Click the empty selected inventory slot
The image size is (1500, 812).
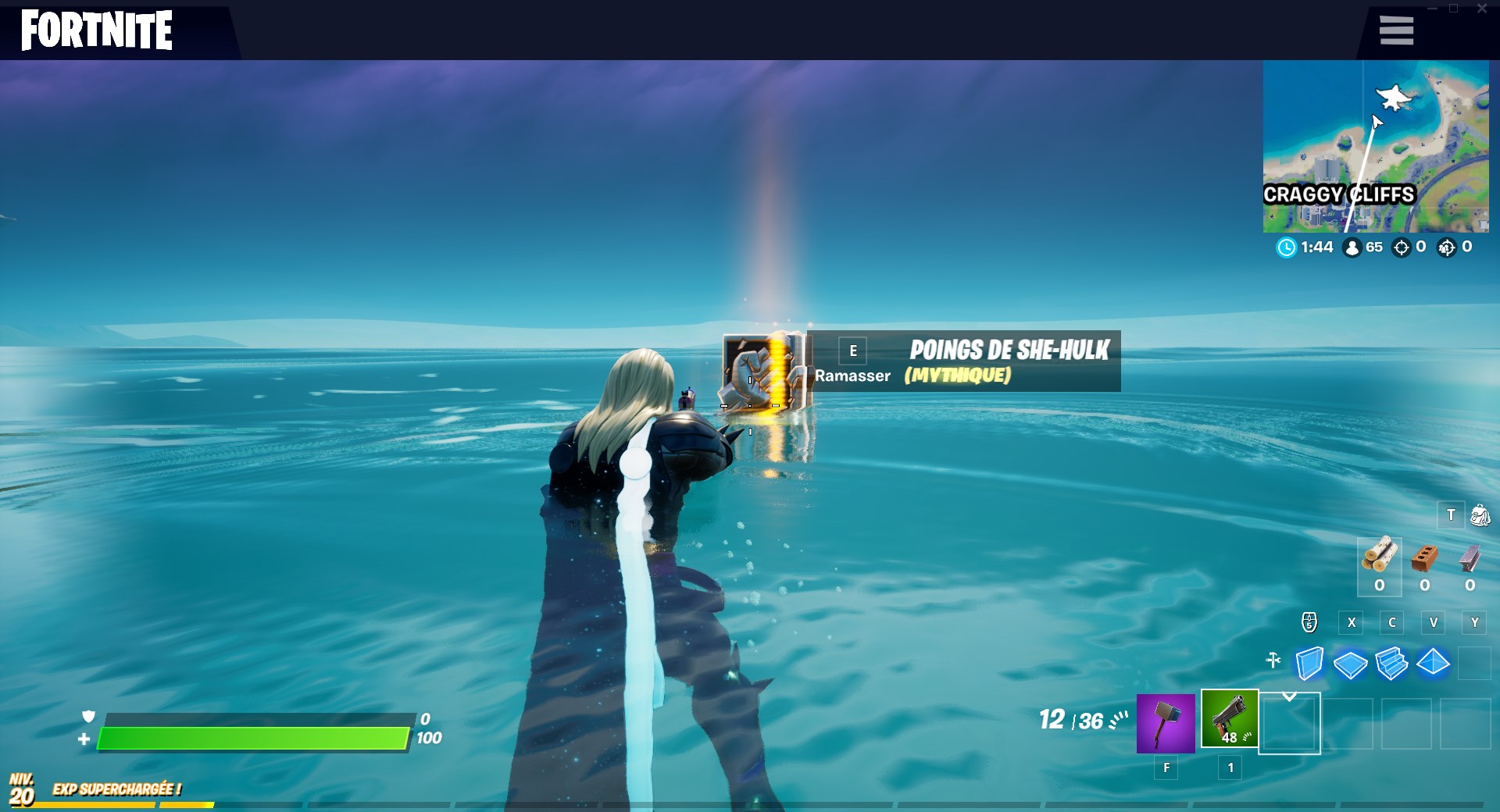click(x=1289, y=725)
